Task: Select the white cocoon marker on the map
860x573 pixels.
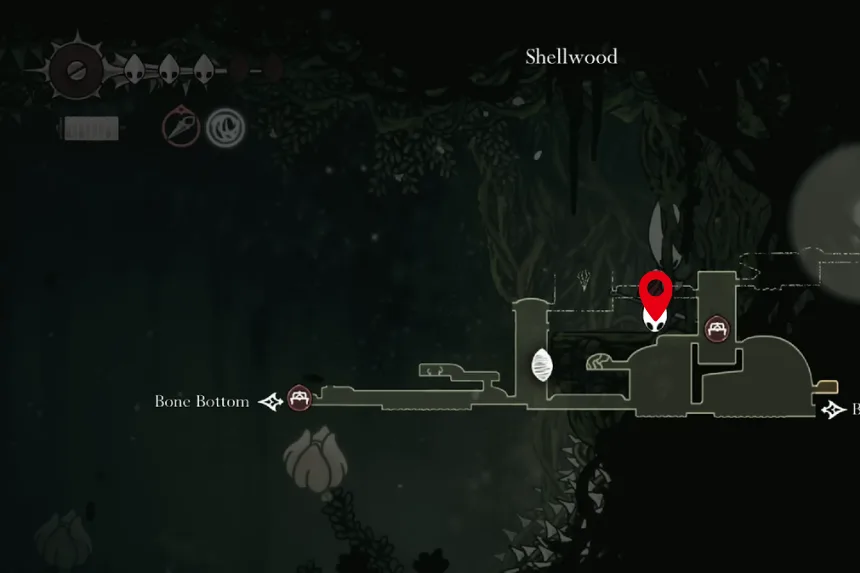Action: [542, 365]
